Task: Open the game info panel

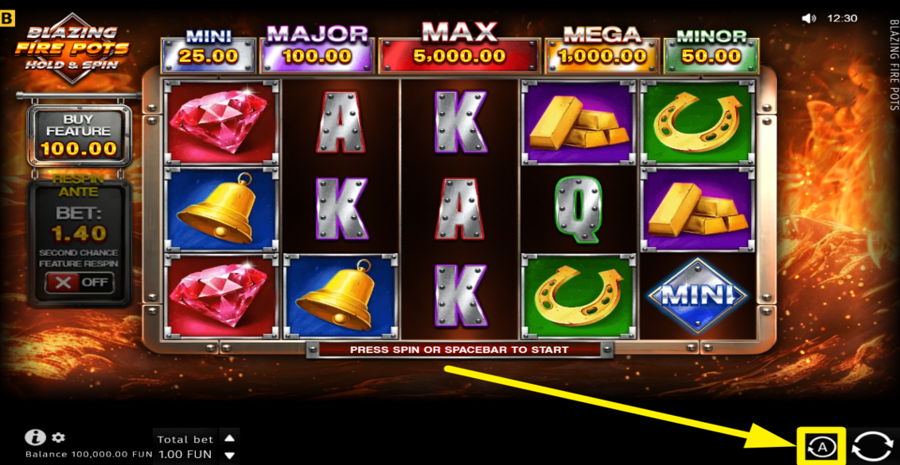Action: (x=36, y=437)
